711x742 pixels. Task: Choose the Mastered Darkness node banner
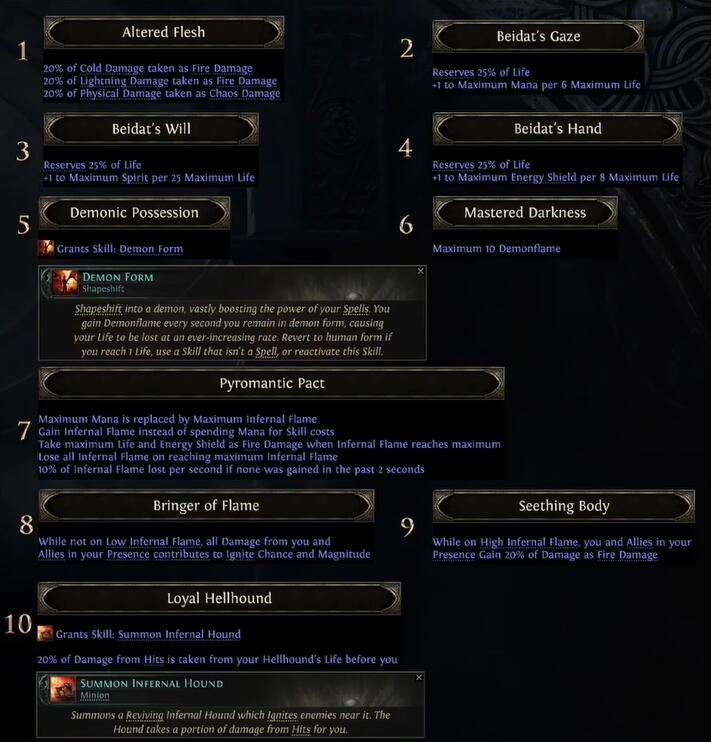coord(525,213)
